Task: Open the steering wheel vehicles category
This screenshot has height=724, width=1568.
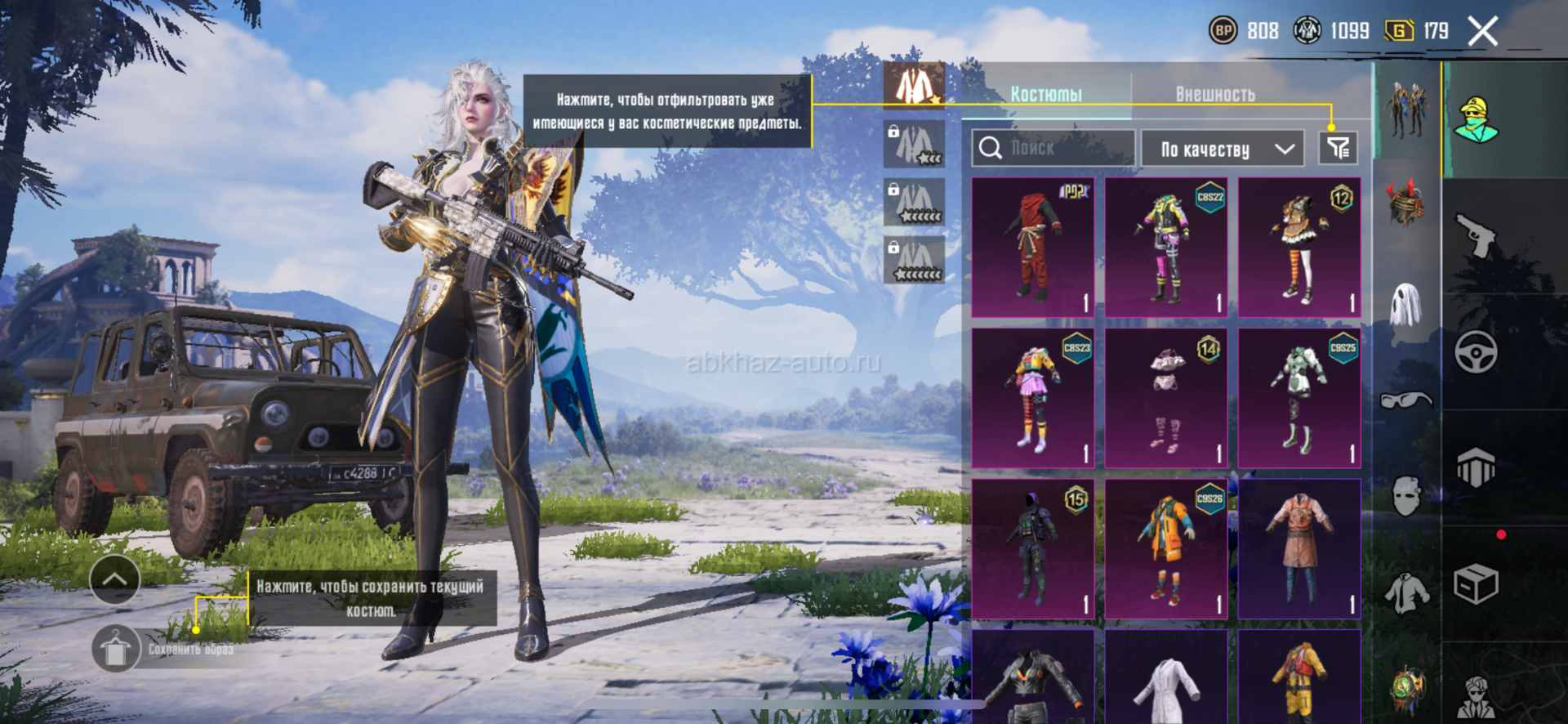Action: click(1476, 352)
